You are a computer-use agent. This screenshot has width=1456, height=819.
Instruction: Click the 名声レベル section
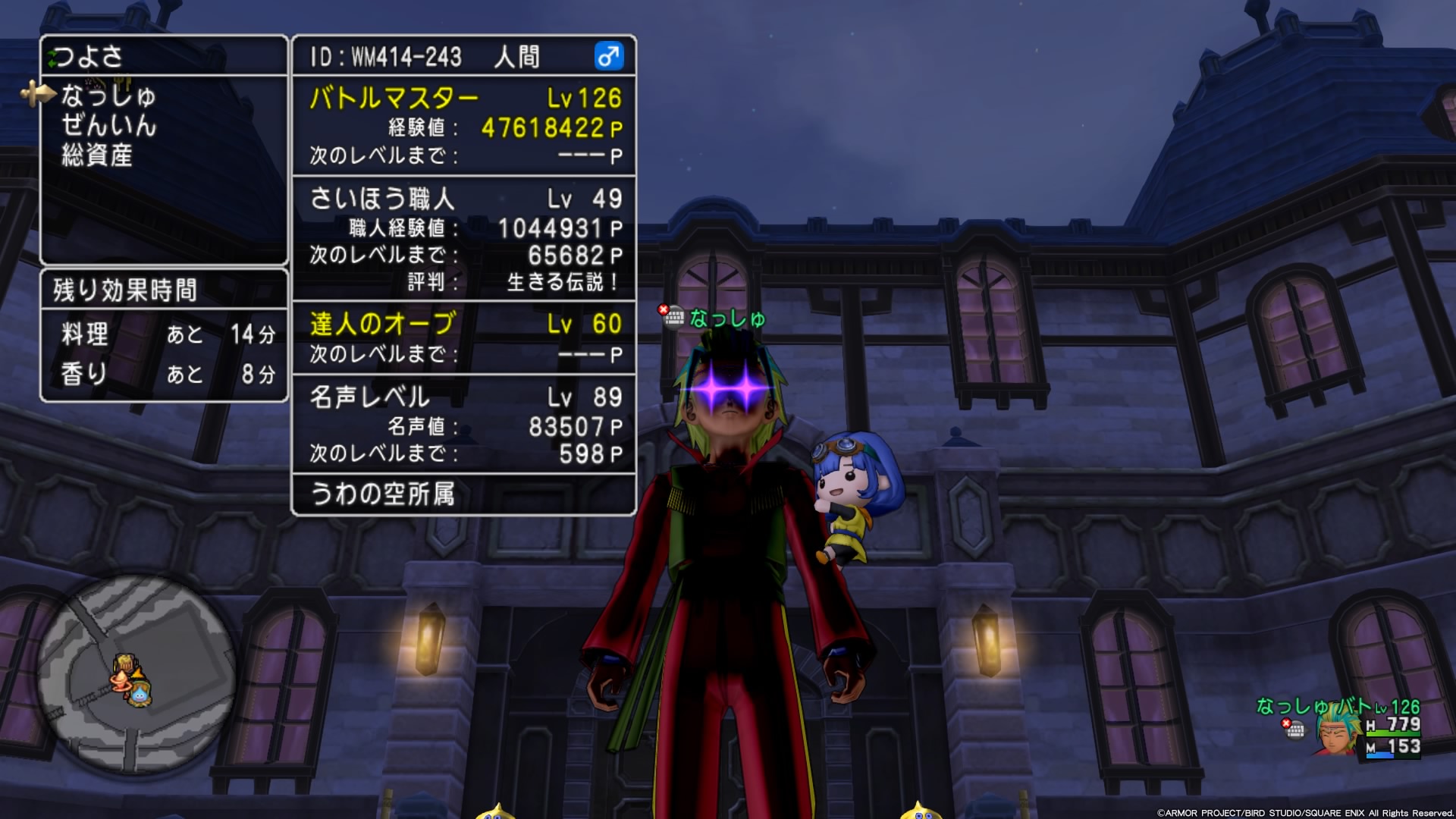click(x=369, y=397)
